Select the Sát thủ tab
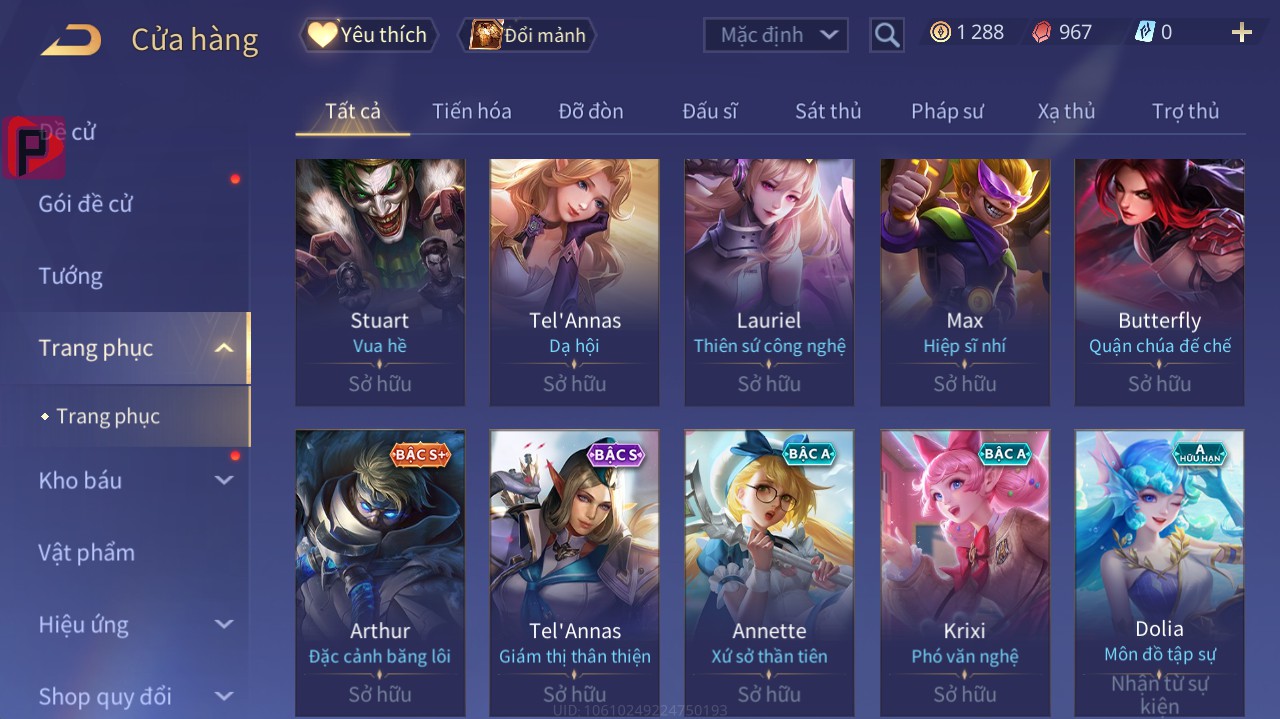 click(x=828, y=111)
